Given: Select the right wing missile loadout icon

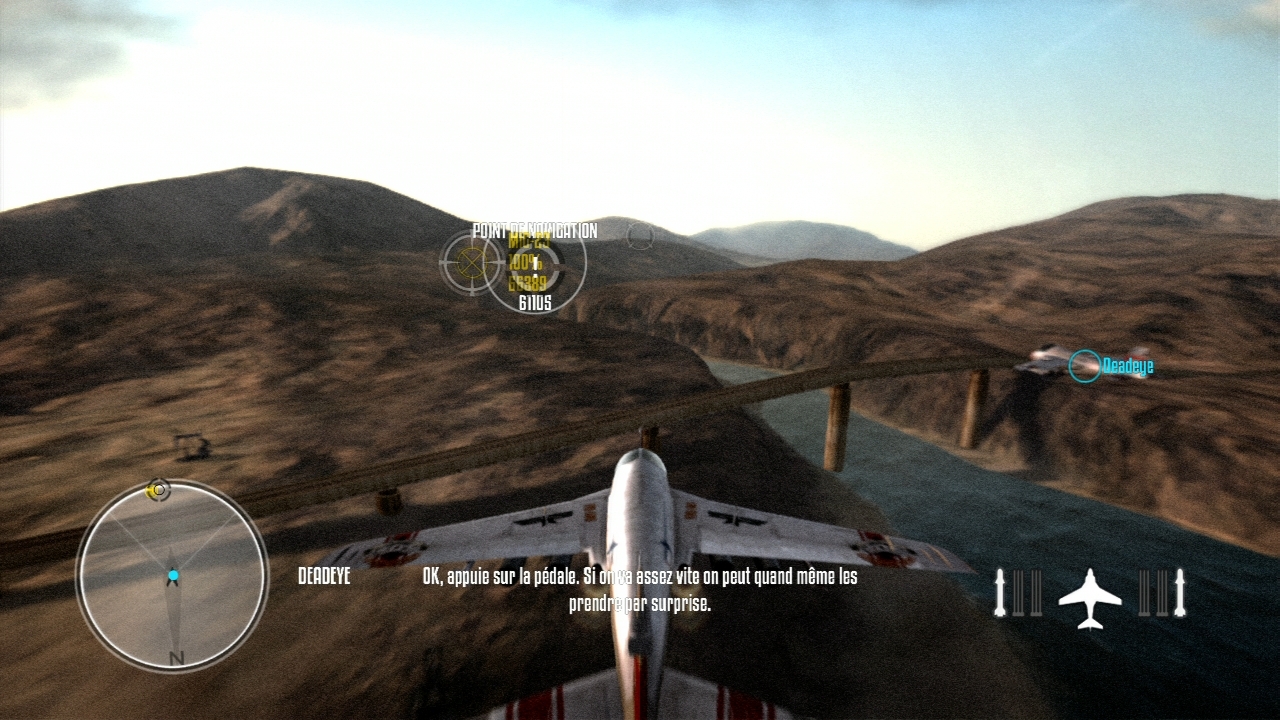Looking at the screenshot, I should pos(1162,592).
